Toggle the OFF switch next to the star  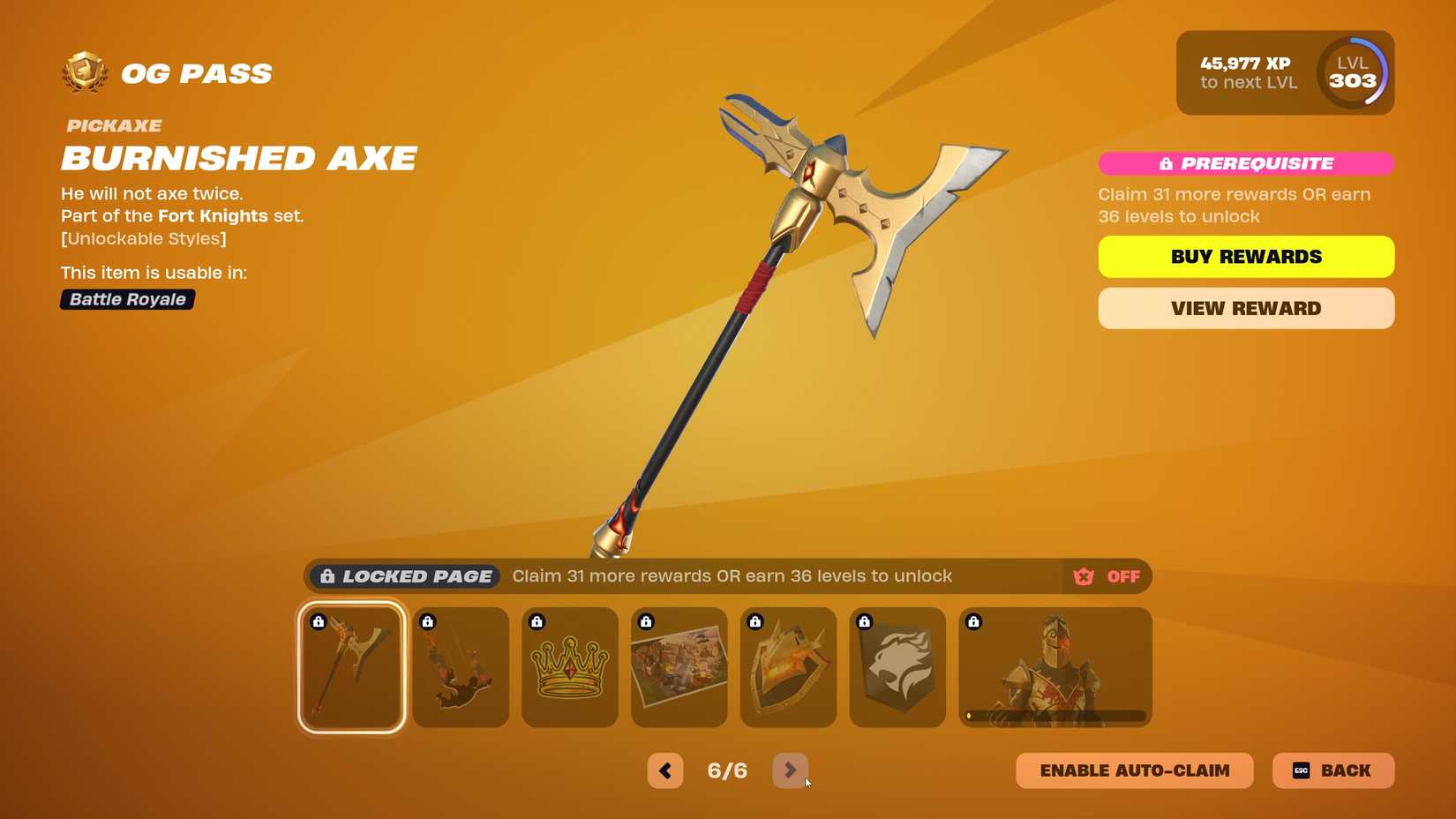coord(1122,575)
